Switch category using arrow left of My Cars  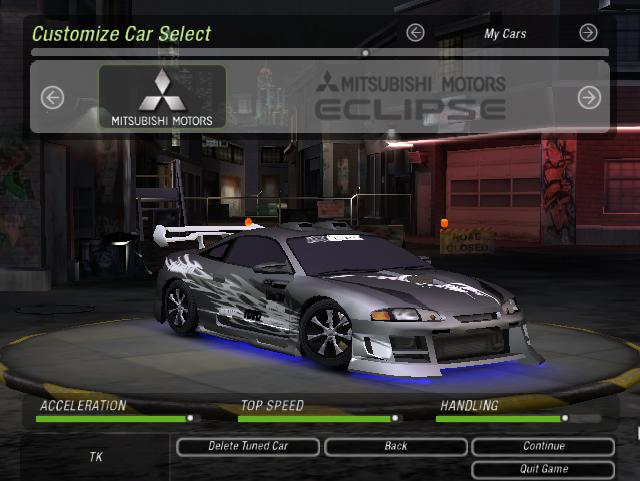[x=415, y=33]
